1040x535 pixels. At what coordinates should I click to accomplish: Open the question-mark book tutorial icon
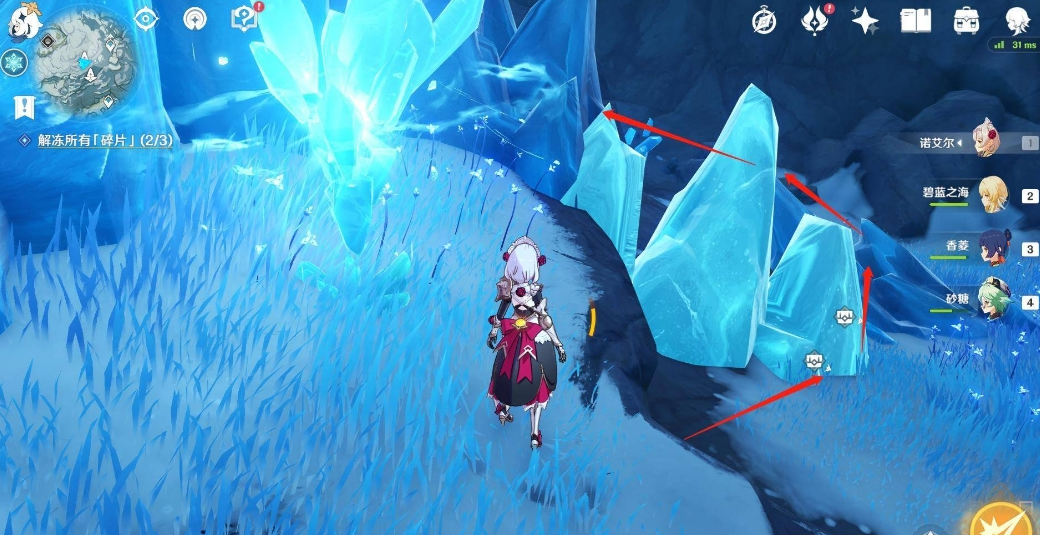(x=244, y=17)
